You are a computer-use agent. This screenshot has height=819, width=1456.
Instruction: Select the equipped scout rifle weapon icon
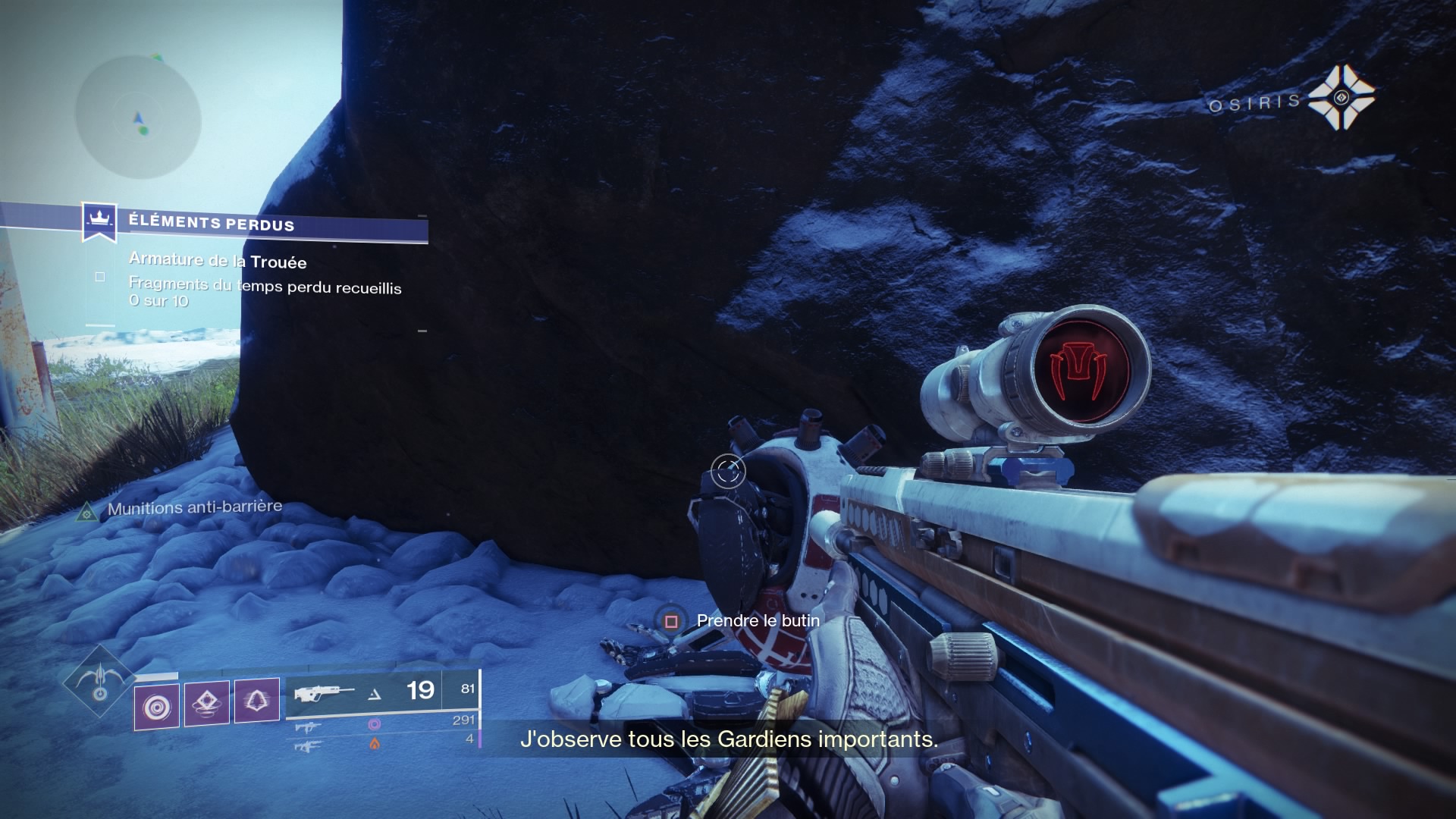tap(325, 693)
